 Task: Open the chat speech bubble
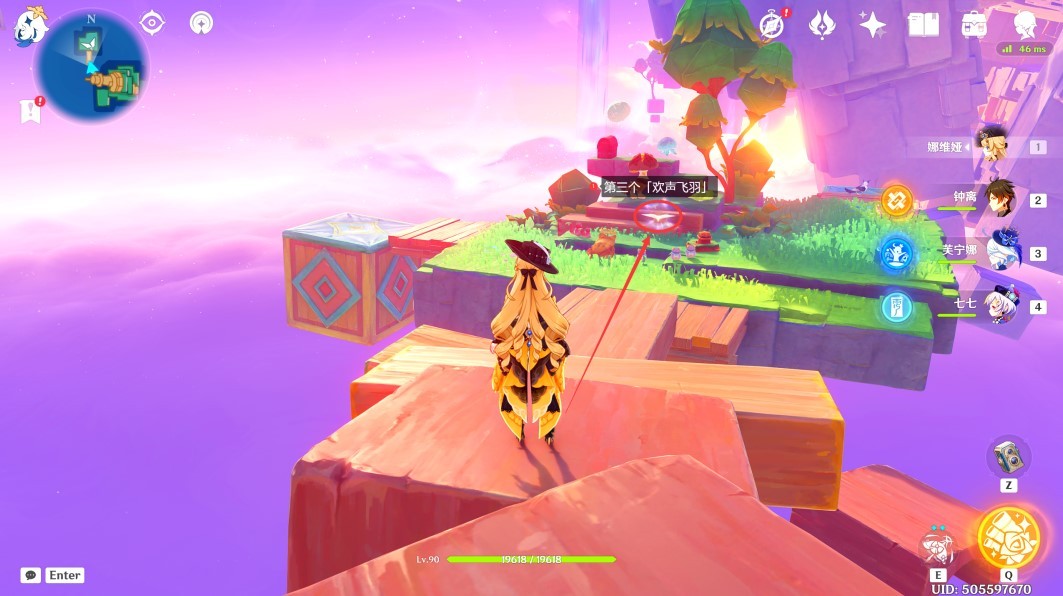31,575
